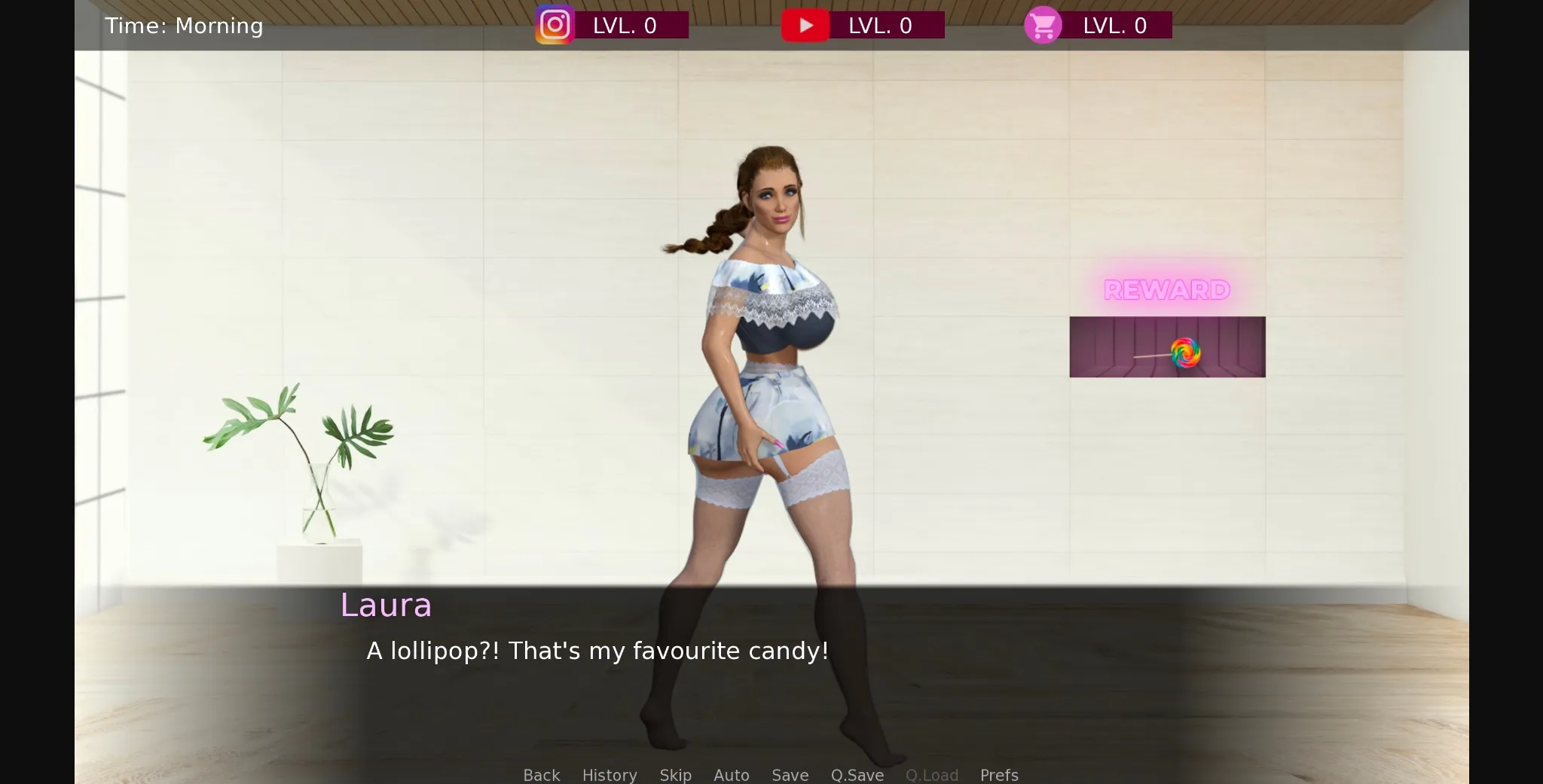
Task: Click the glowing REWARD label
Action: 1166,290
